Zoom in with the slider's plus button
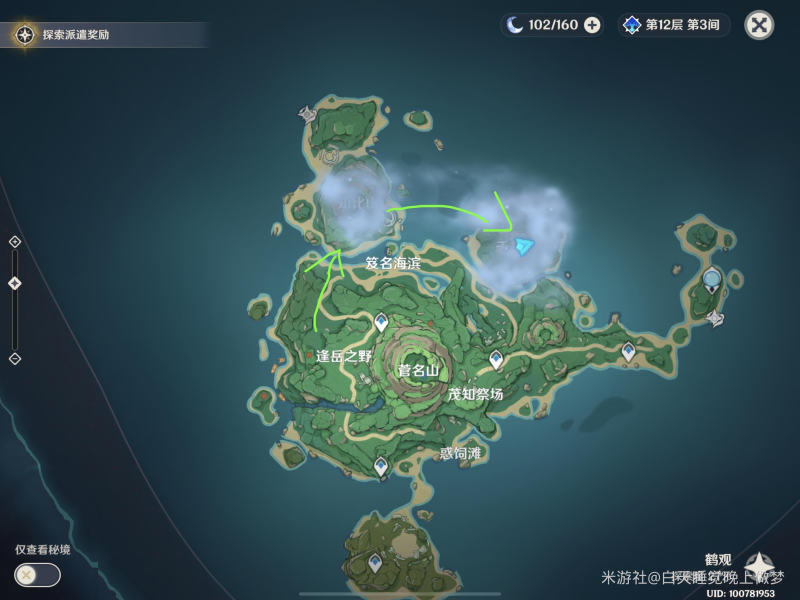 tap(14, 242)
